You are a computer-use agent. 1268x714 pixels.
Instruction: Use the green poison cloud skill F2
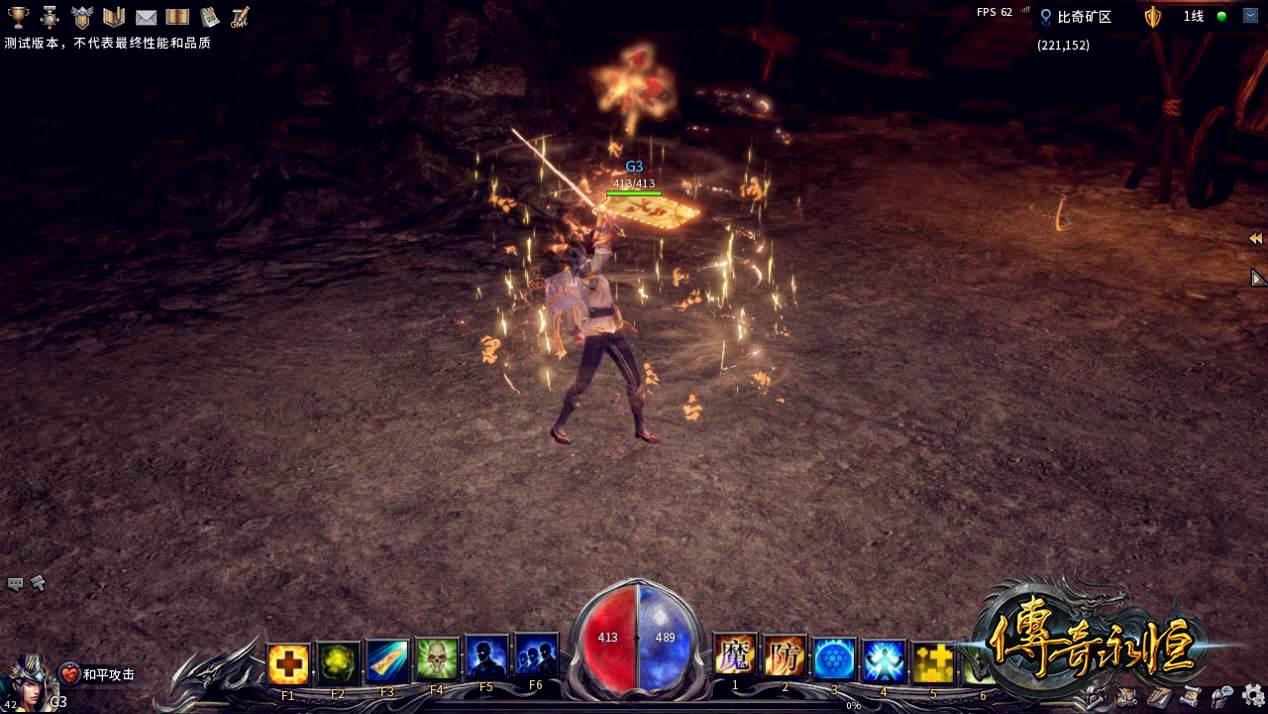pyautogui.click(x=338, y=662)
